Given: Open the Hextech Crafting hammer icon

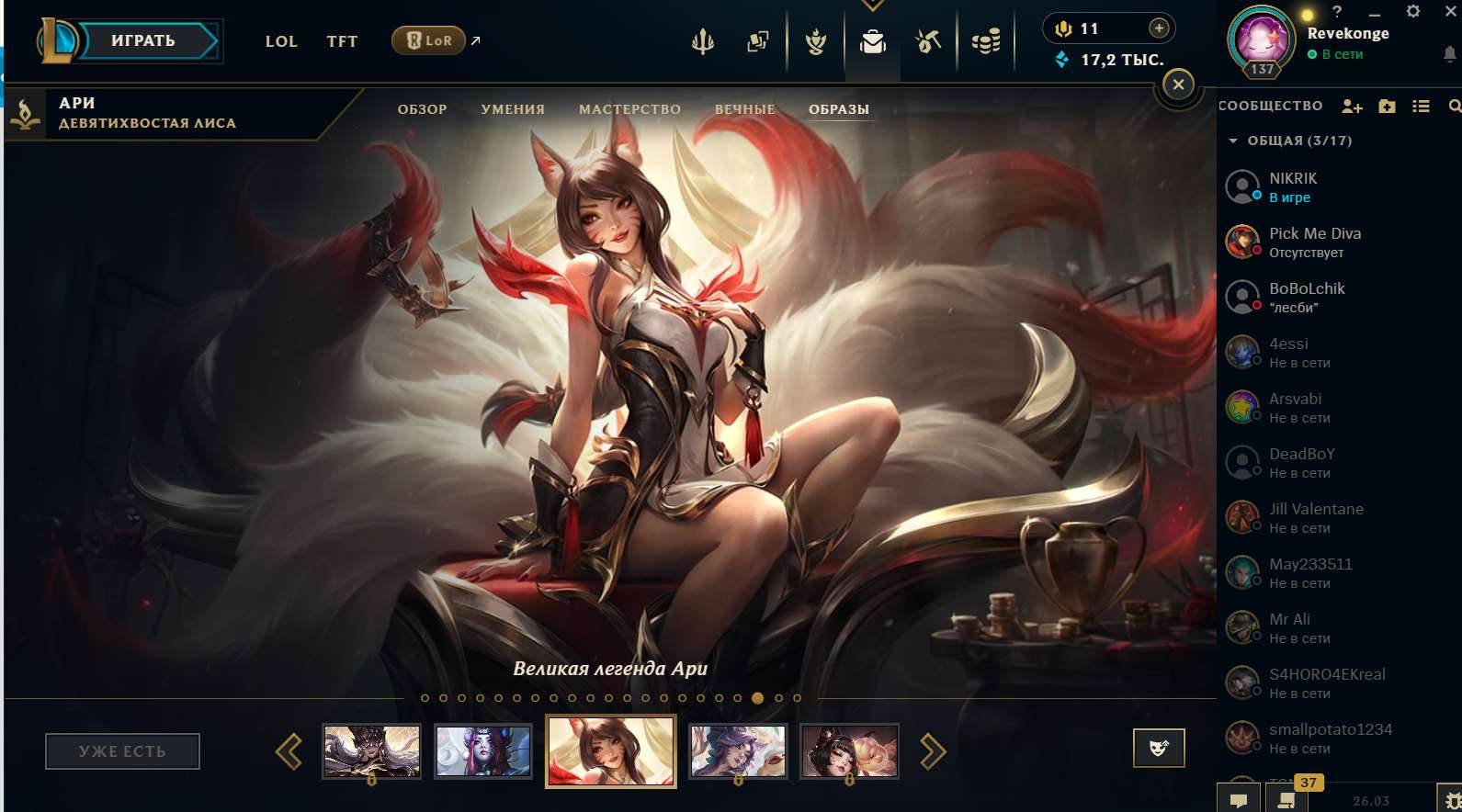Looking at the screenshot, I should [927, 40].
